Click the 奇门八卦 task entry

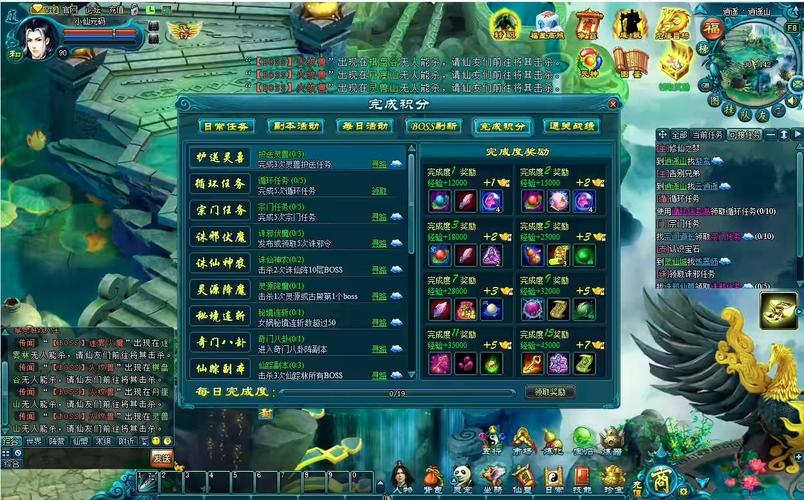(x=221, y=342)
